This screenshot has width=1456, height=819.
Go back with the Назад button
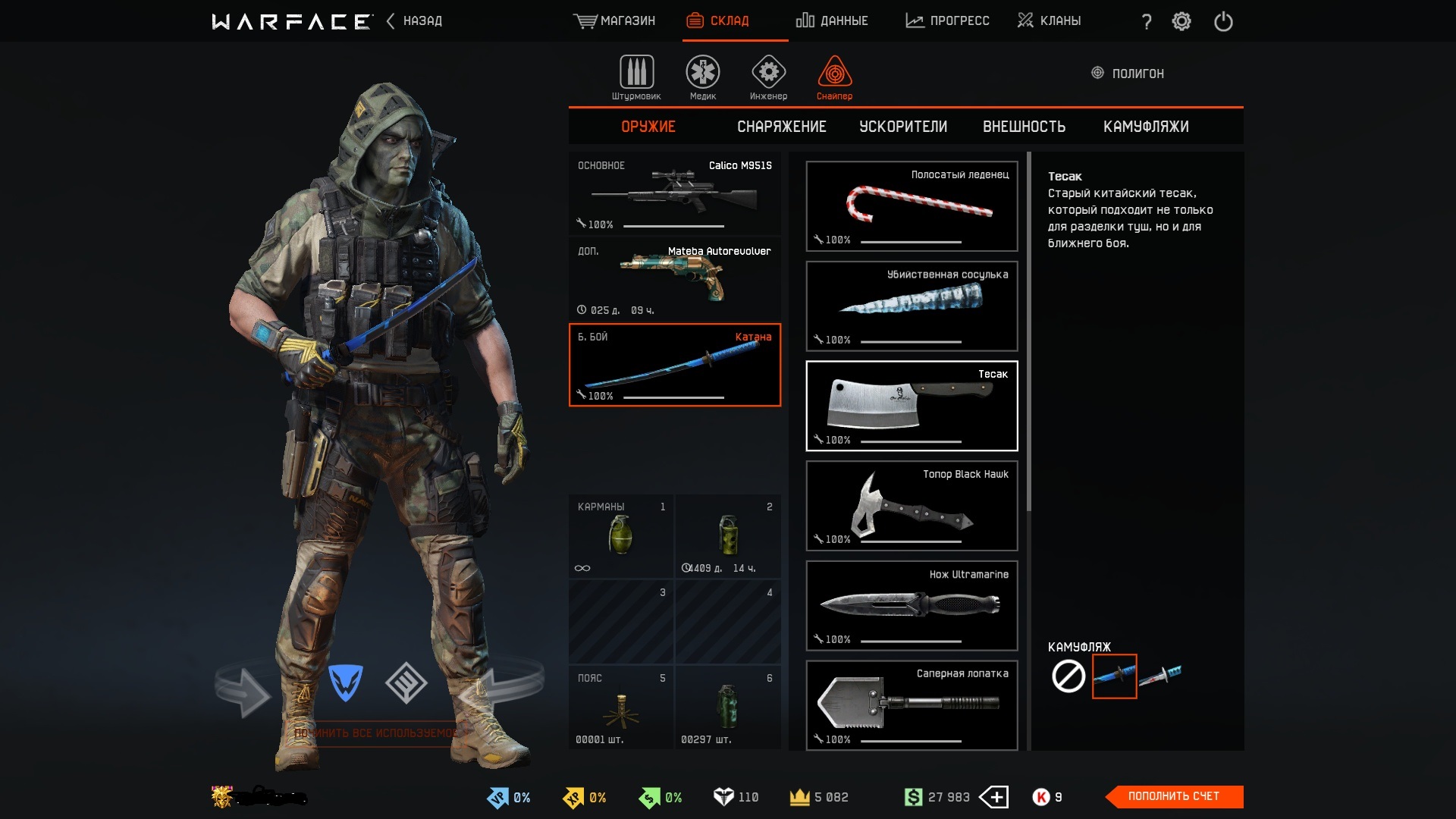pyautogui.click(x=414, y=20)
